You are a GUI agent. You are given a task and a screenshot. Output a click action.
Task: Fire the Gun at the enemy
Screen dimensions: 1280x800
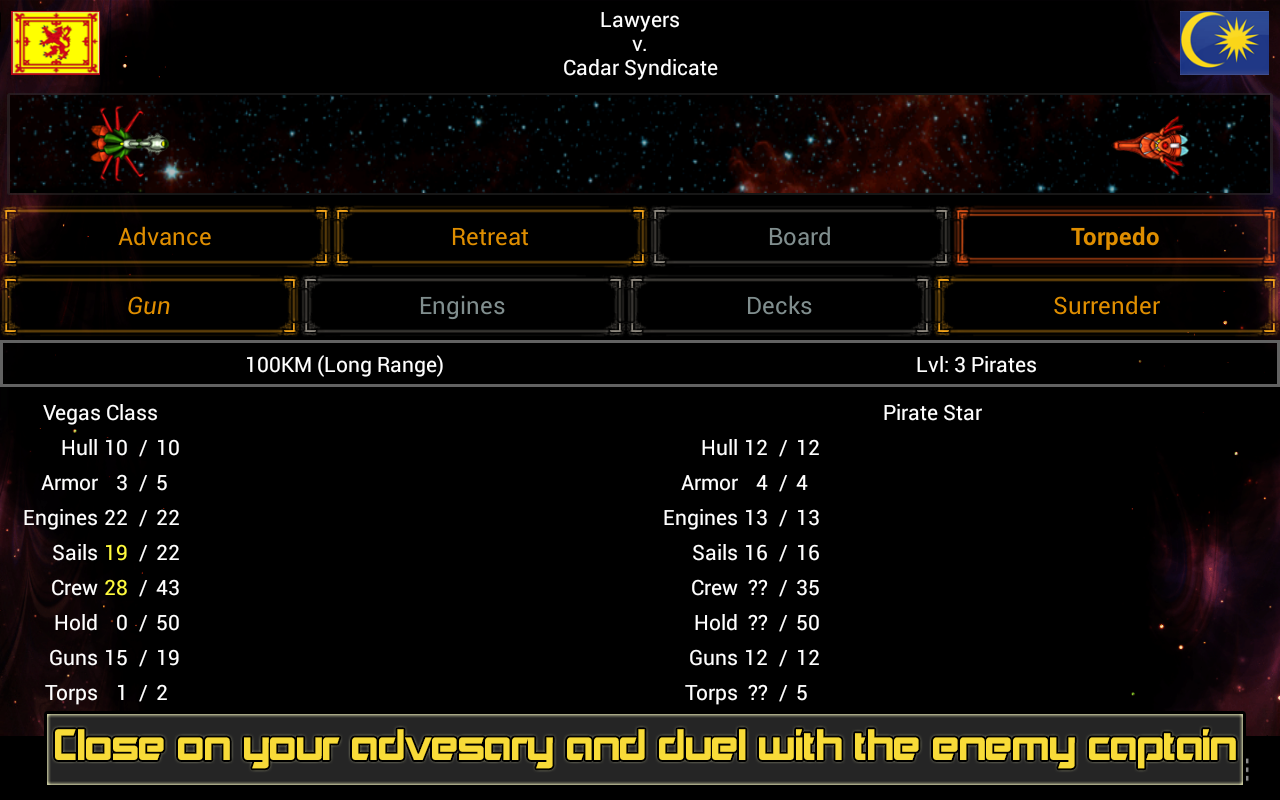(x=150, y=305)
